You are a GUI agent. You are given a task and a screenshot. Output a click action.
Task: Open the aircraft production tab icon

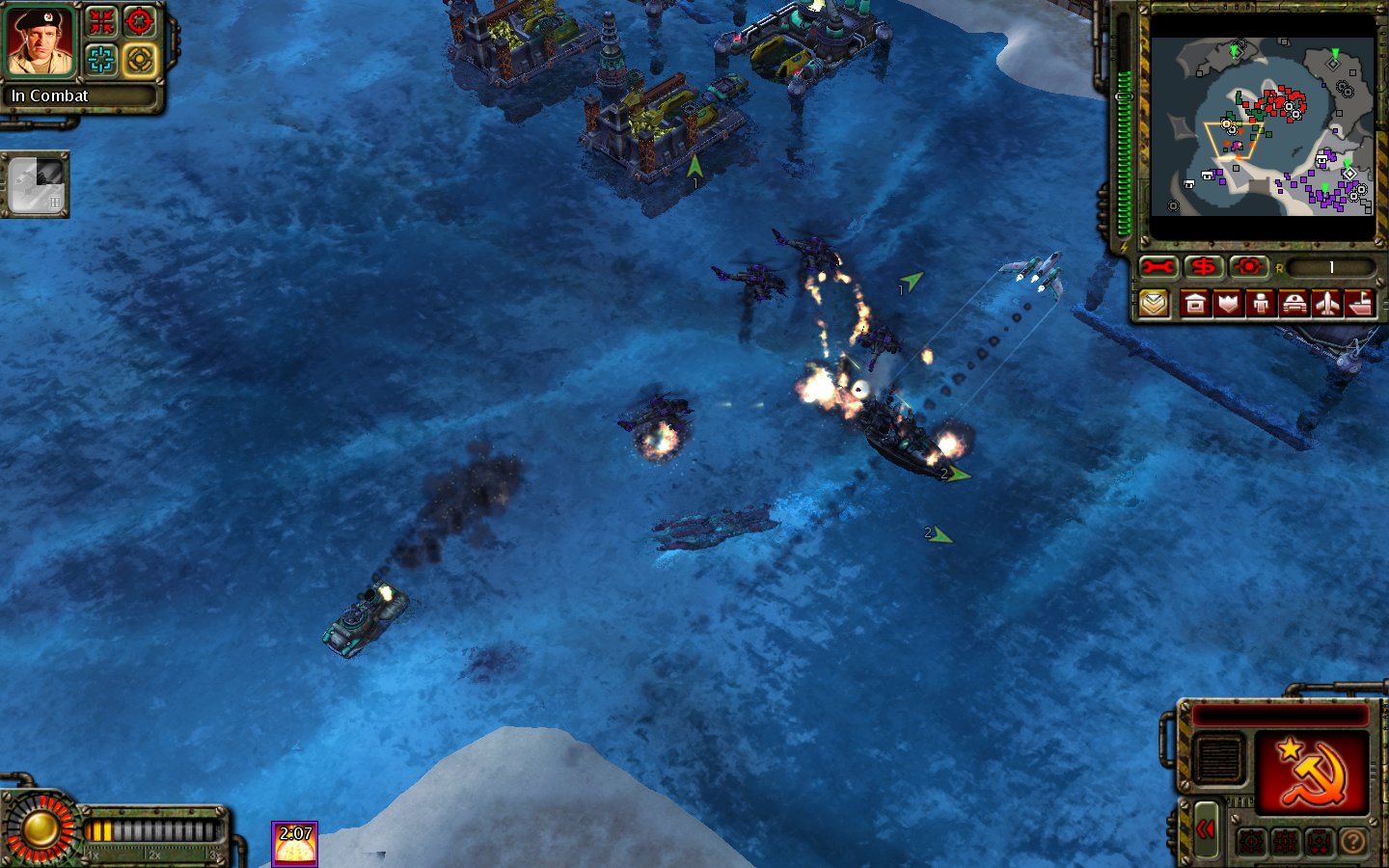coord(1327,304)
